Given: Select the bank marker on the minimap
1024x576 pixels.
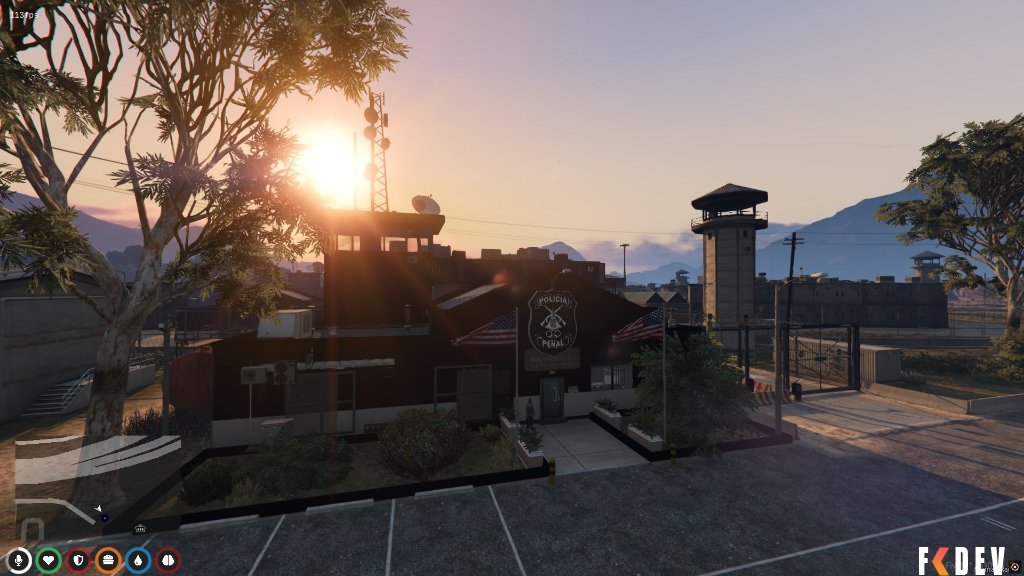Looking at the screenshot, I should point(139,529).
